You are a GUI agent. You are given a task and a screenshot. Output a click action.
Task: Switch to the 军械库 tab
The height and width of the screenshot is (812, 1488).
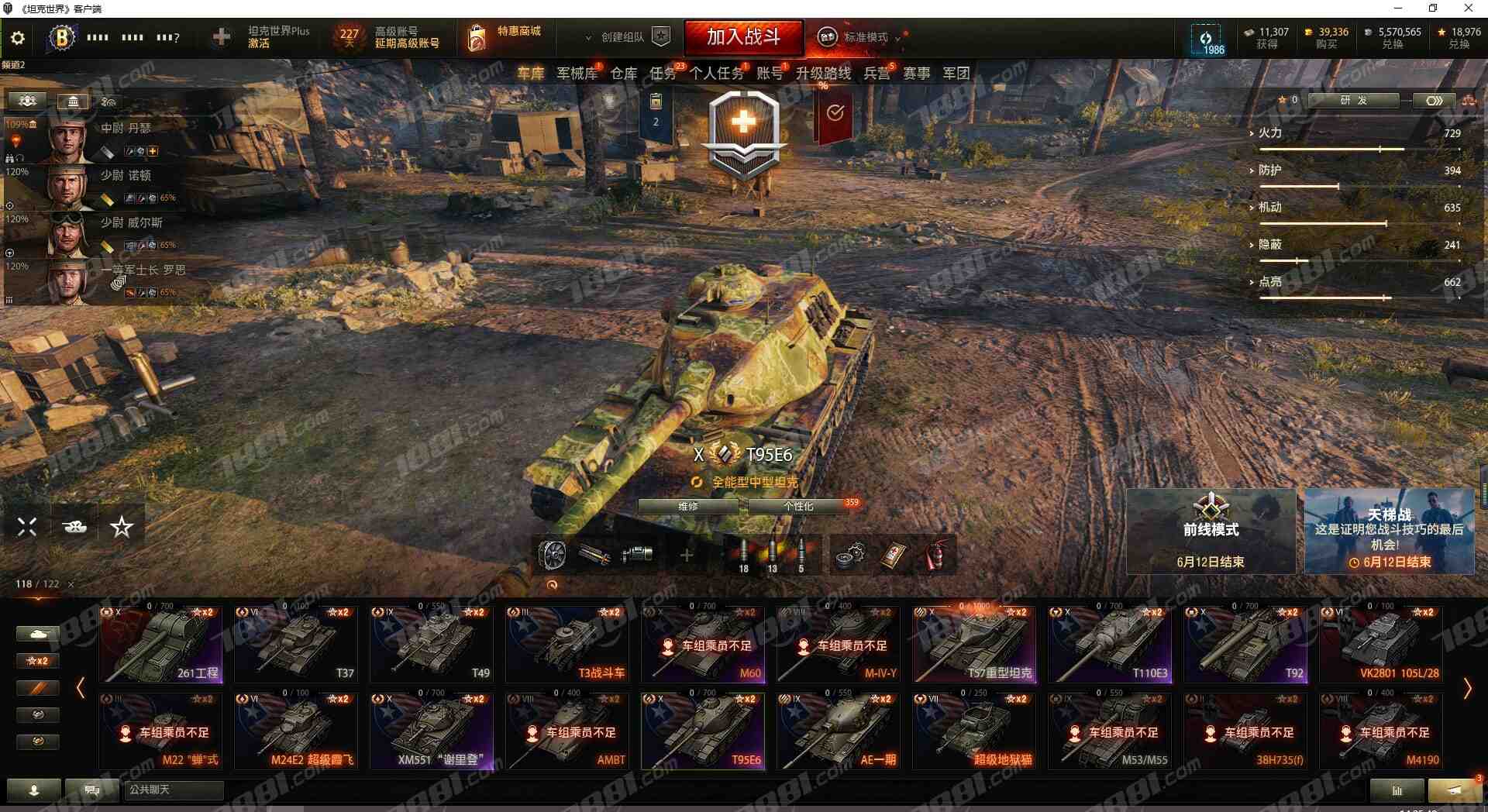[577, 74]
